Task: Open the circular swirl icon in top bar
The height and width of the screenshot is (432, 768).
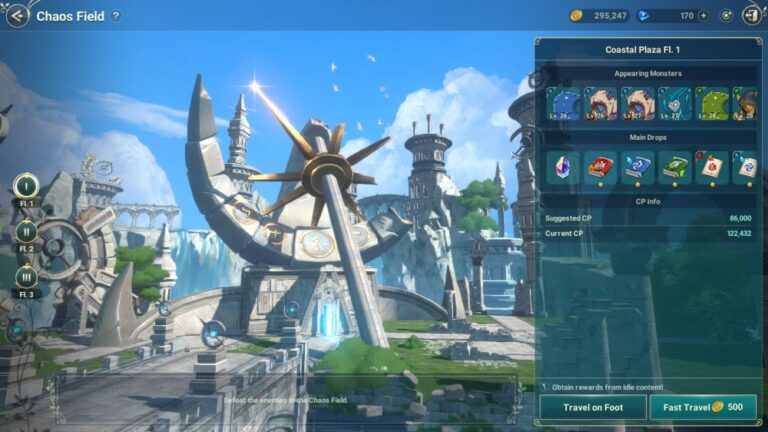Action: (725, 16)
